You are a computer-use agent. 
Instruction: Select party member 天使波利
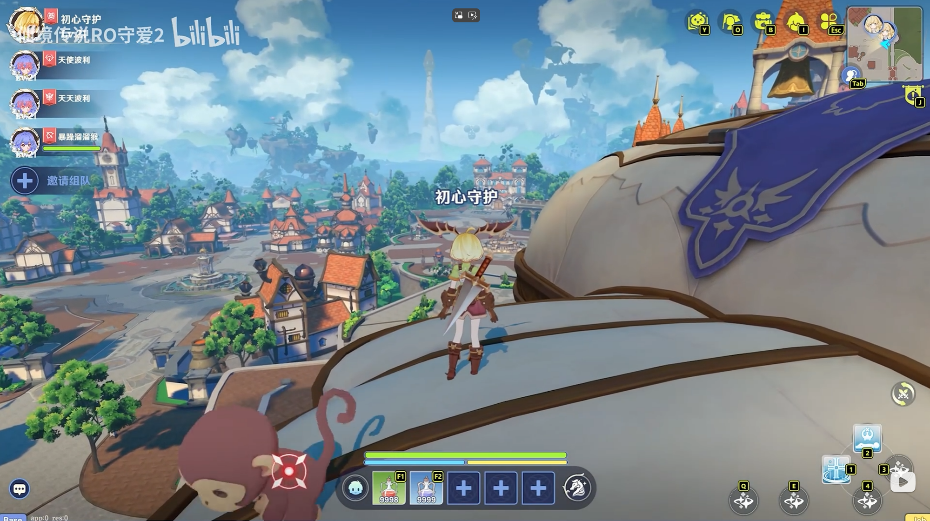[25, 65]
